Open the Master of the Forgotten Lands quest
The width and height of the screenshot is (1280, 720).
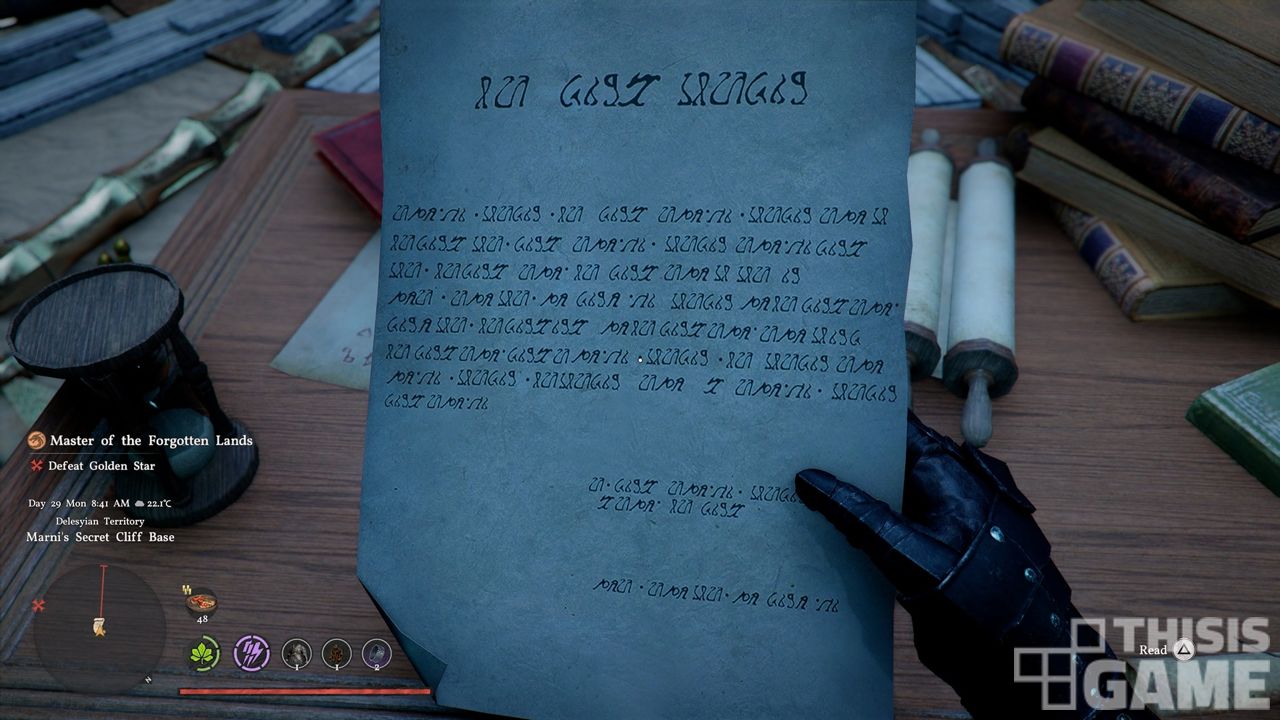[x=150, y=441]
